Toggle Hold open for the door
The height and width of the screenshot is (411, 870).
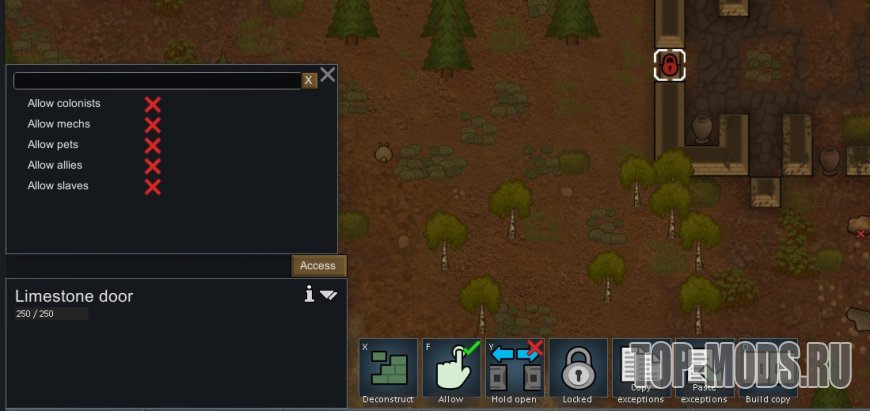(x=514, y=368)
